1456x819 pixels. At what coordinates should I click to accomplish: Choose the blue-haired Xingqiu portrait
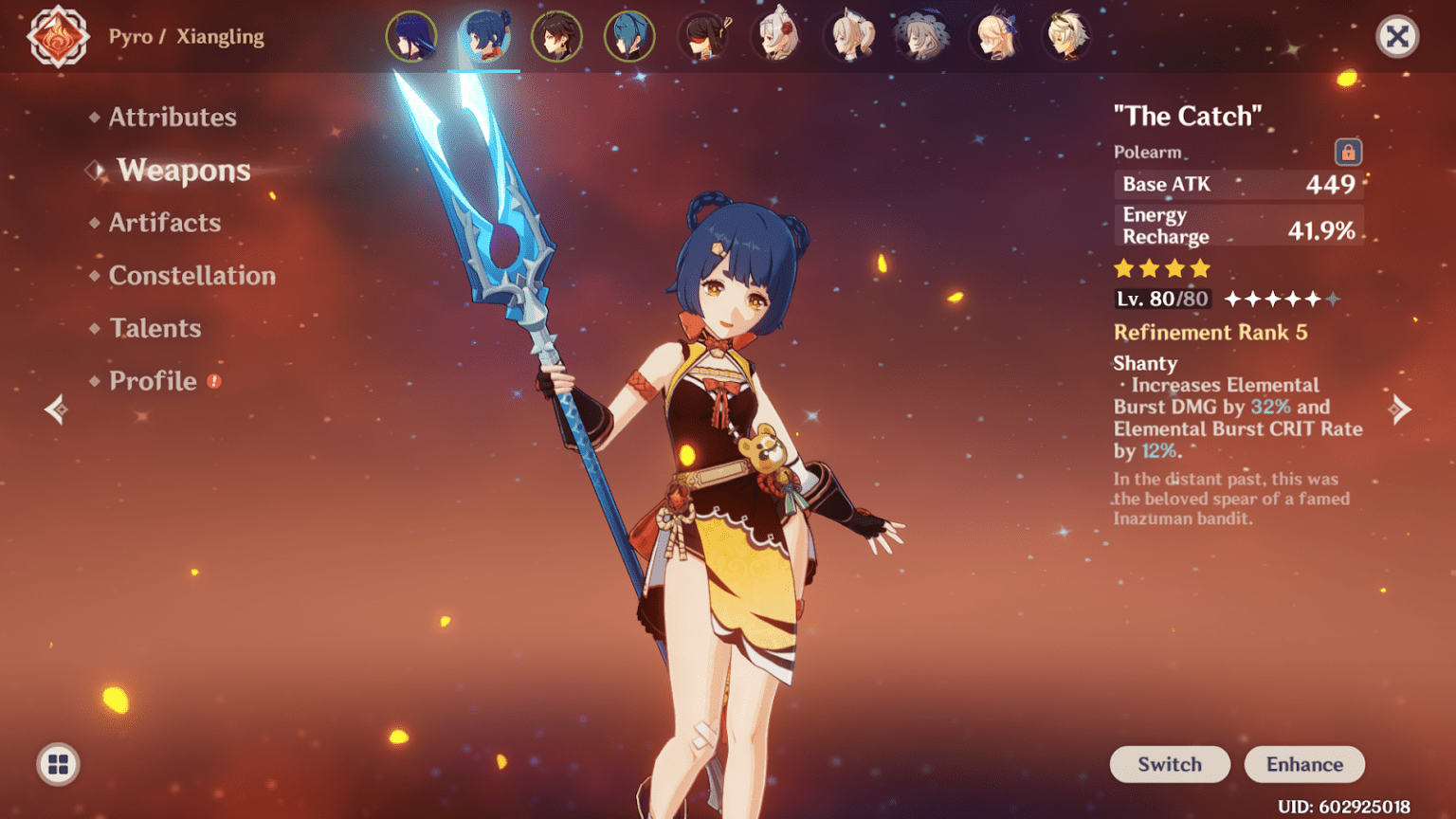pos(629,37)
